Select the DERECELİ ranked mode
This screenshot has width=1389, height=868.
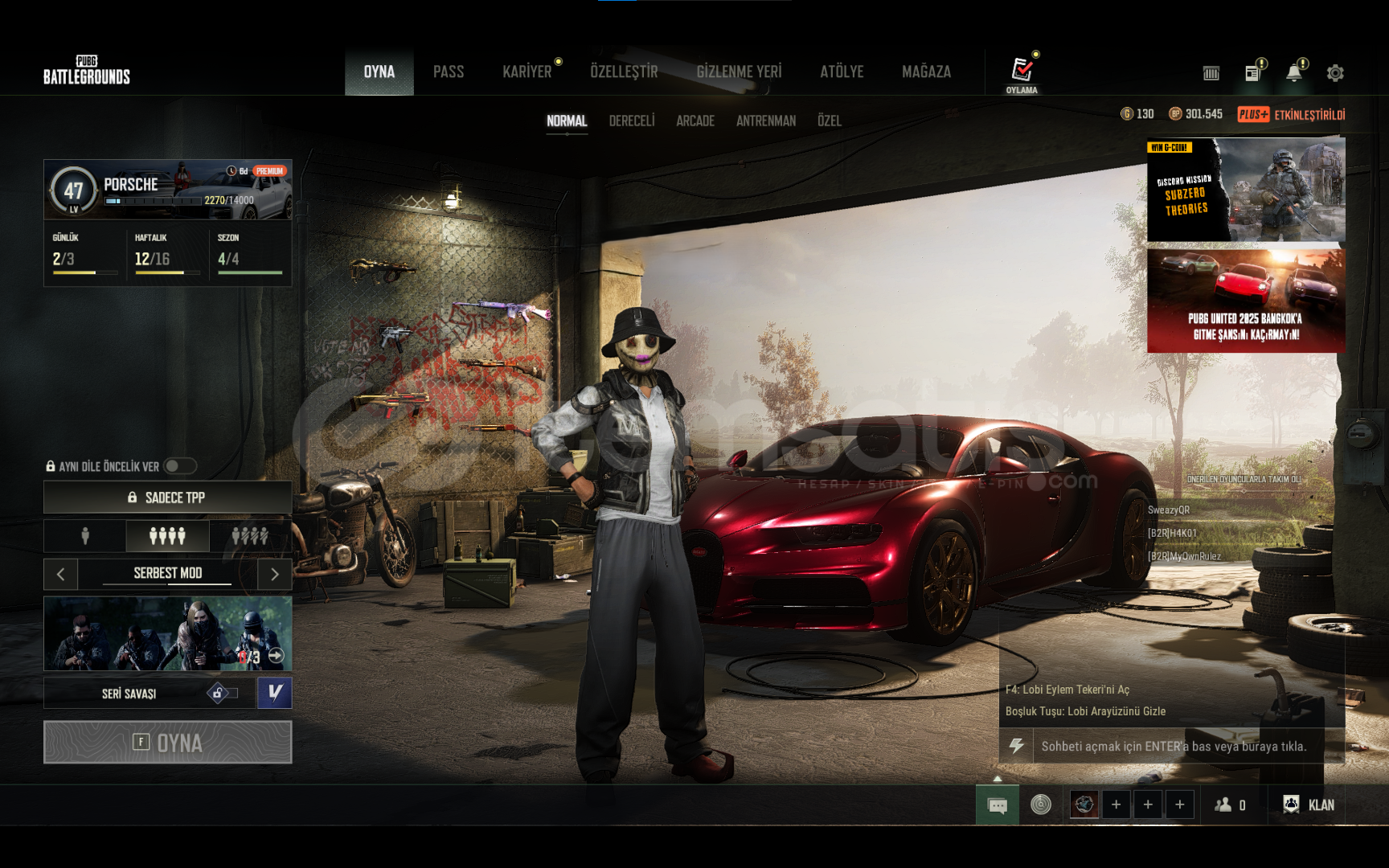coord(632,121)
